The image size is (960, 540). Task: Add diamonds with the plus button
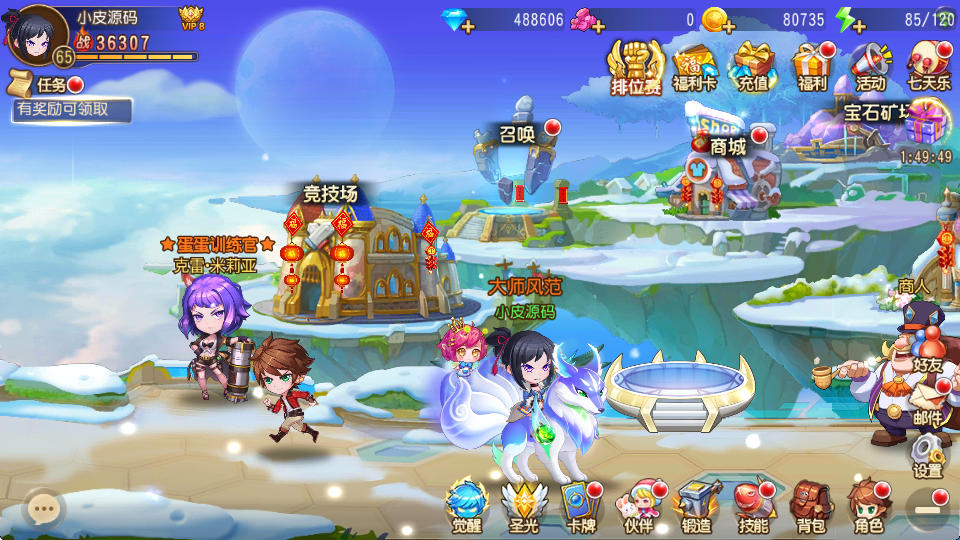(x=467, y=26)
